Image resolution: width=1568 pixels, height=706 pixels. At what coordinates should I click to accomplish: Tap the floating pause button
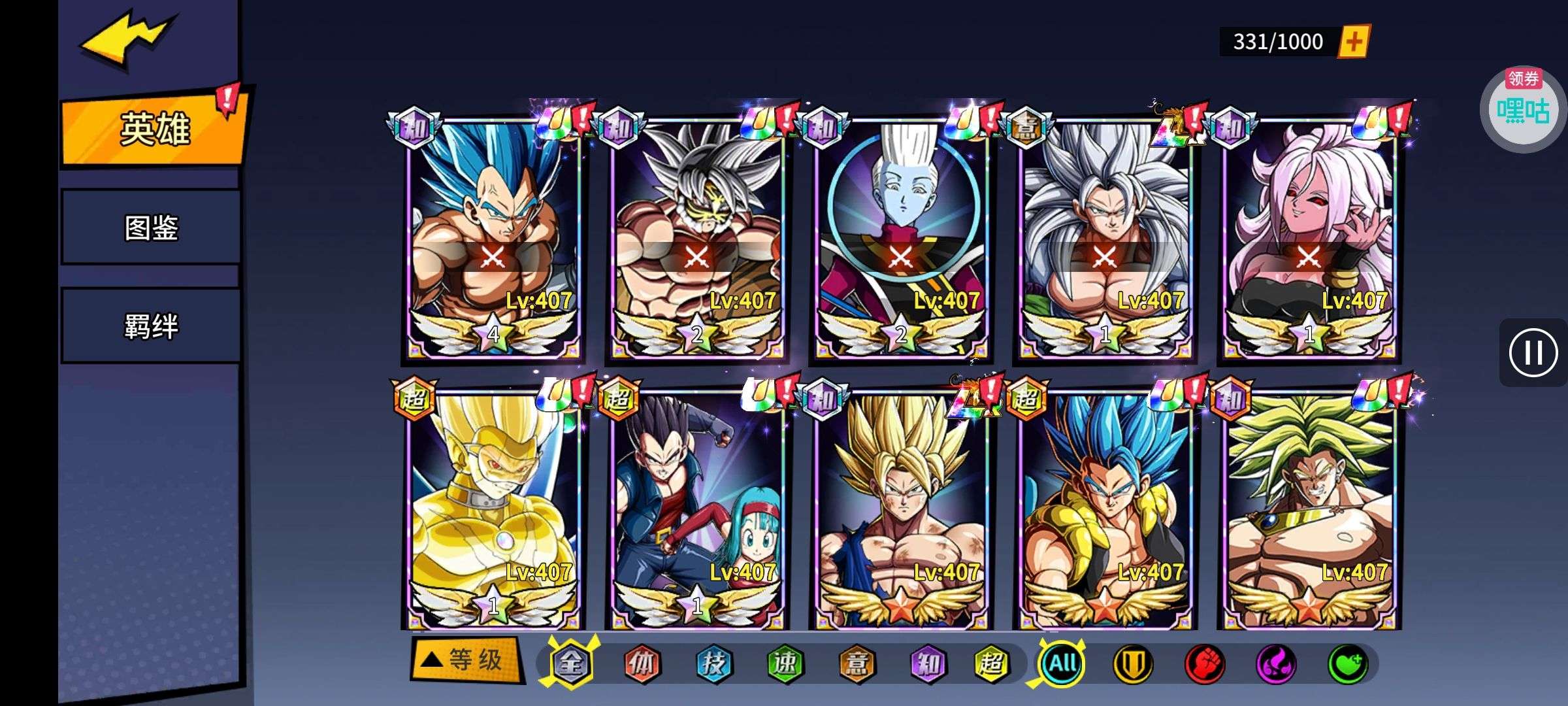click(1533, 353)
